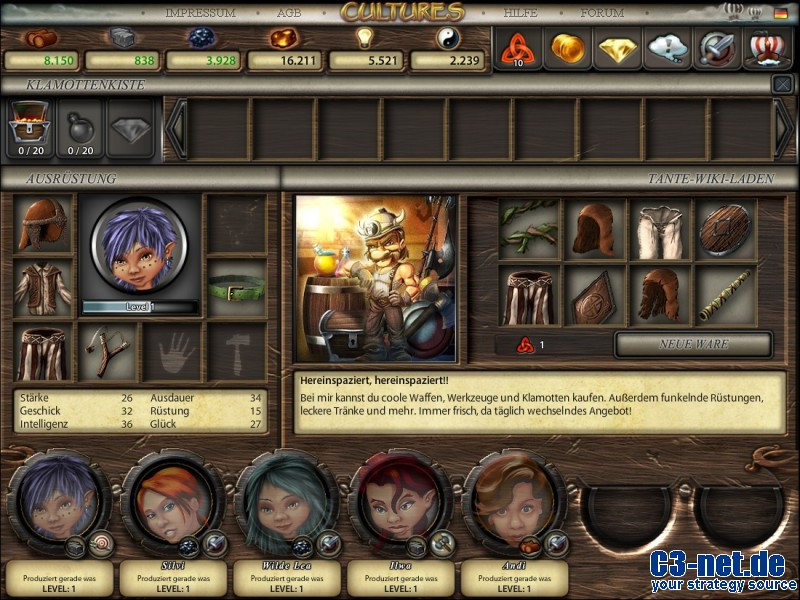The width and height of the screenshot is (800, 600).
Task: Open the AGB terms link
Action: click(289, 13)
